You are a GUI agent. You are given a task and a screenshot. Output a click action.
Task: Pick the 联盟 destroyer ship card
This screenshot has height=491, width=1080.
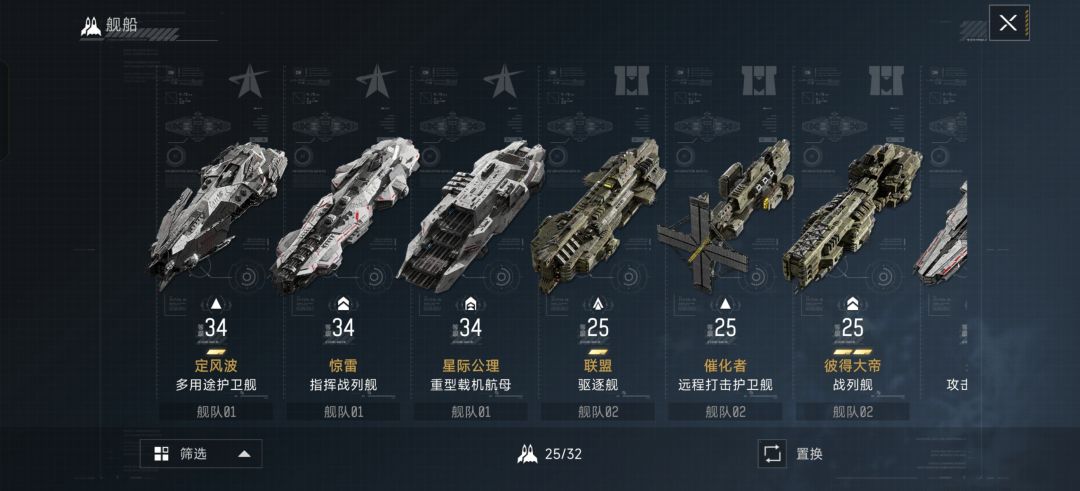(x=597, y=240)
